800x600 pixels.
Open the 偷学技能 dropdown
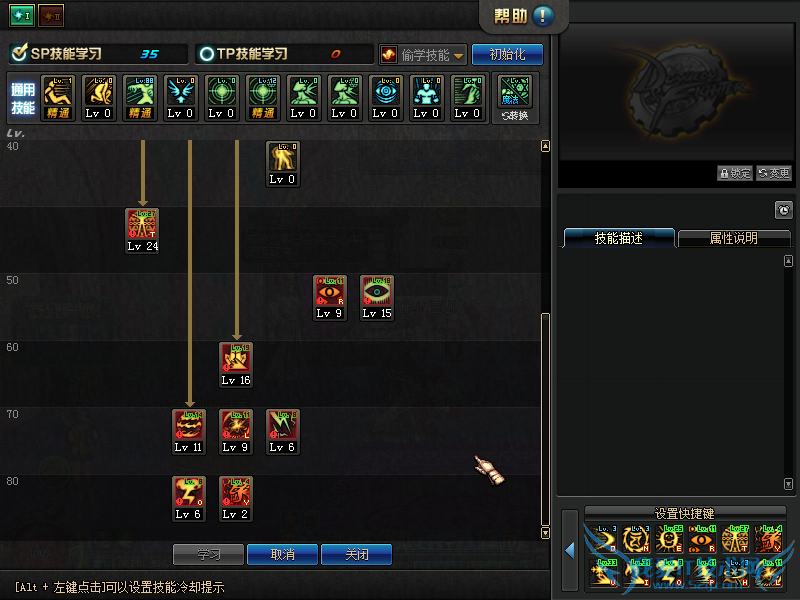[x=423, y=55]
